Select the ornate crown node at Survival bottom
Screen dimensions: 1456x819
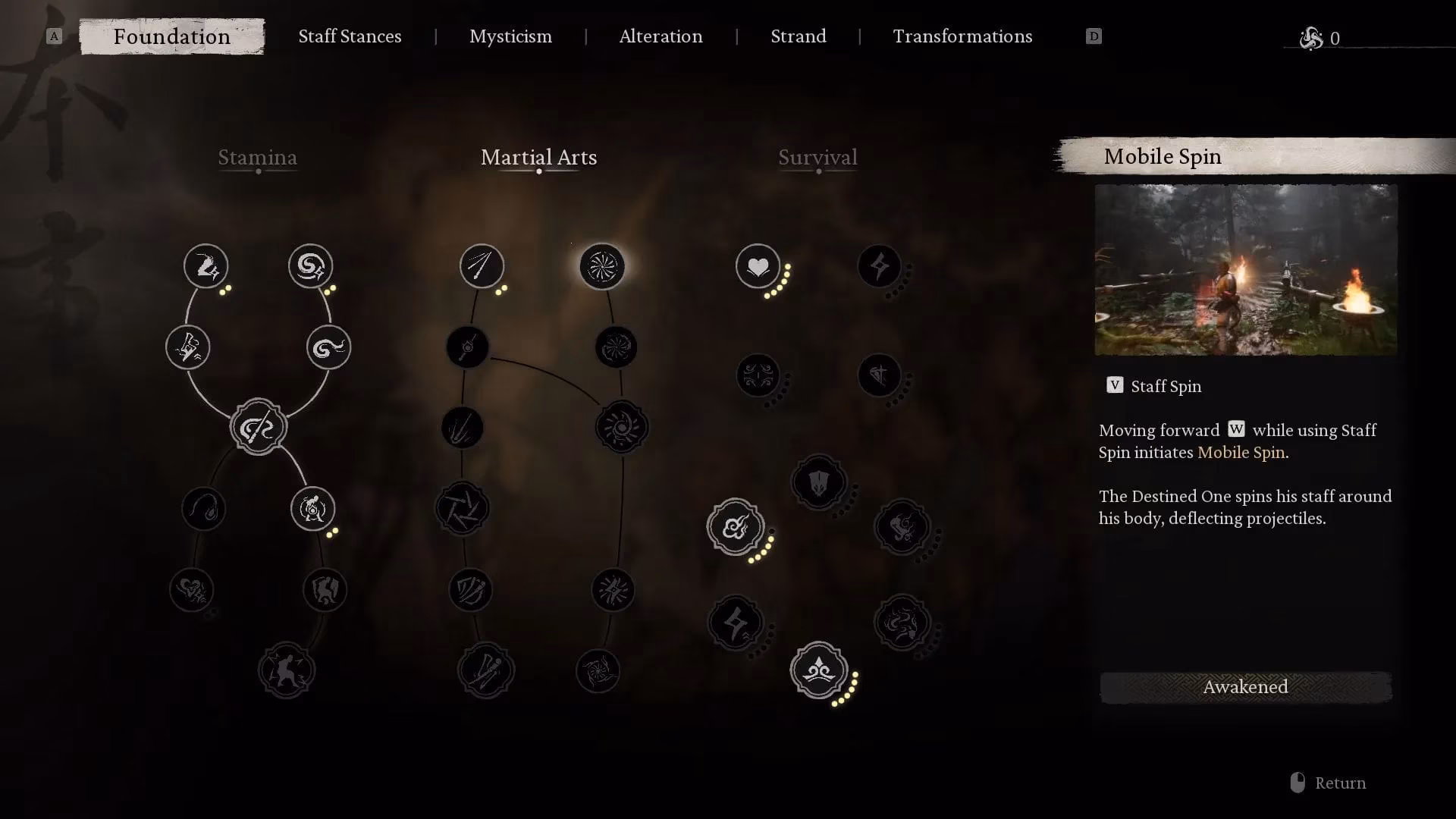(x=819, y=671)
